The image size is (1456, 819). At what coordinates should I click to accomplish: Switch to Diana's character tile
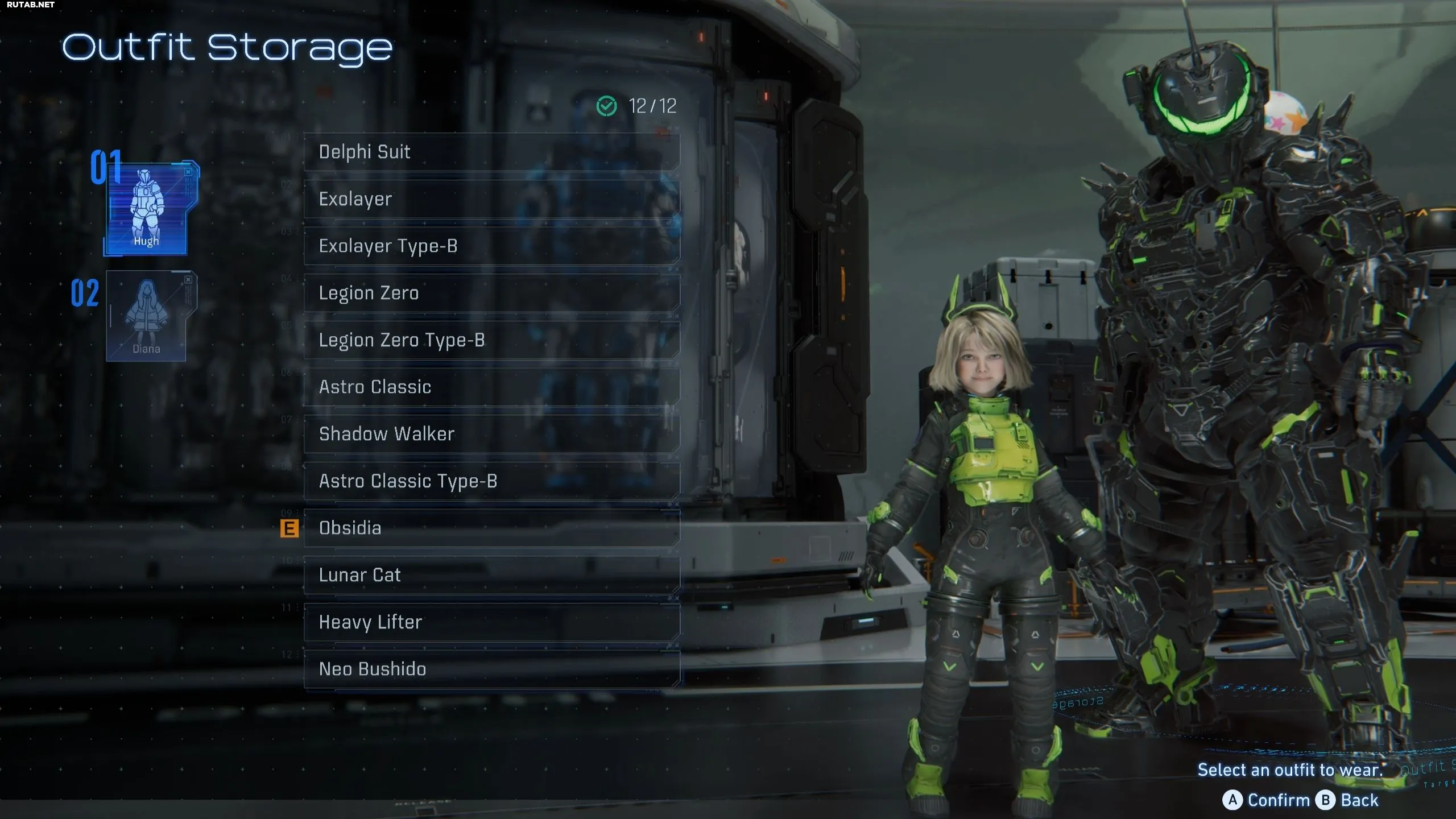click(x=147, y=316)
